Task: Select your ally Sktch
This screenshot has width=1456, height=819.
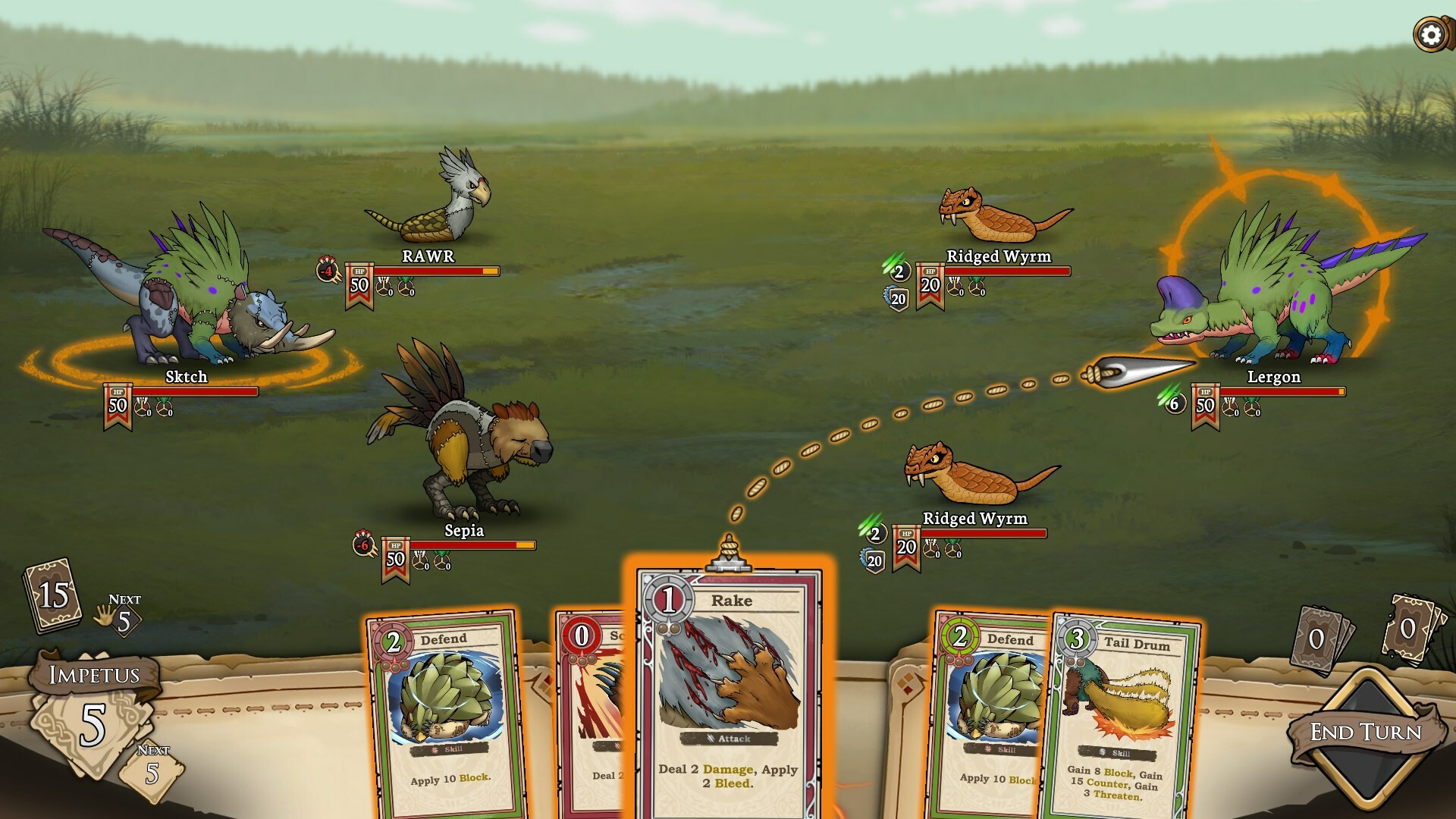Action: pyautogui.click(x=190, y=296)
